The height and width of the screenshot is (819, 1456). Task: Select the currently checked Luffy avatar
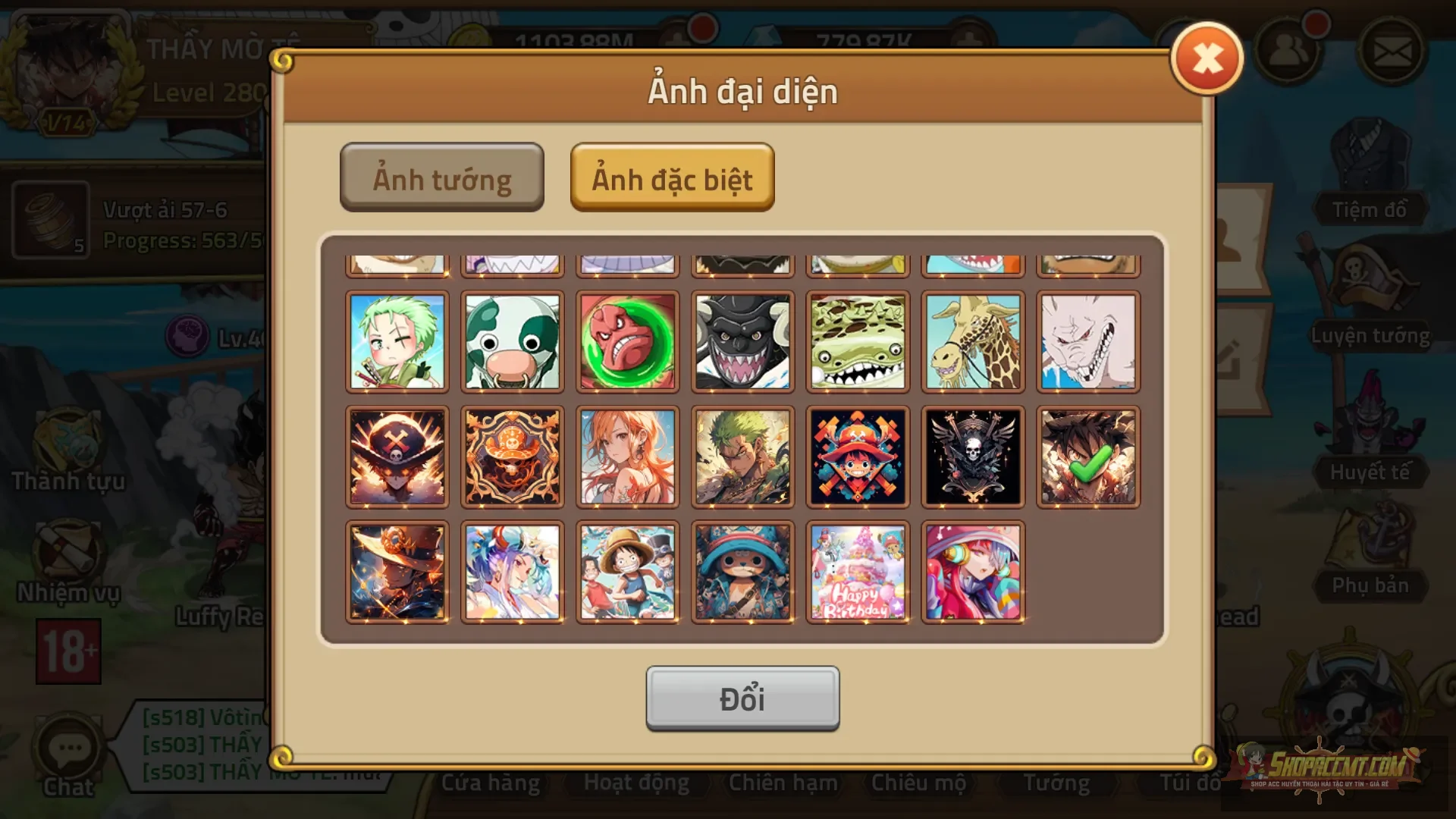click(x=1087, y=457)
